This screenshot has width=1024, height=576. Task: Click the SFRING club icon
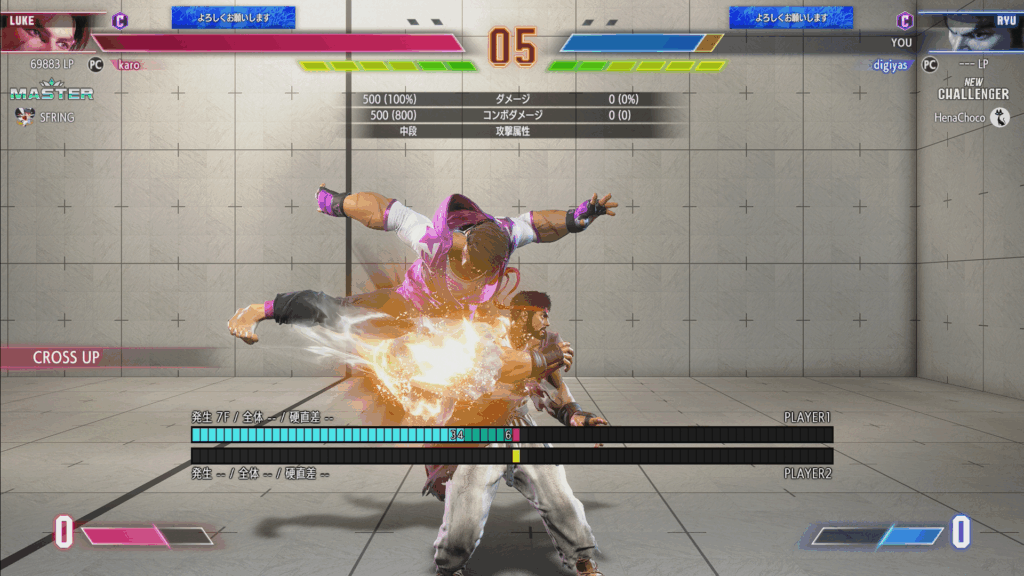click(x=26, y=117)
